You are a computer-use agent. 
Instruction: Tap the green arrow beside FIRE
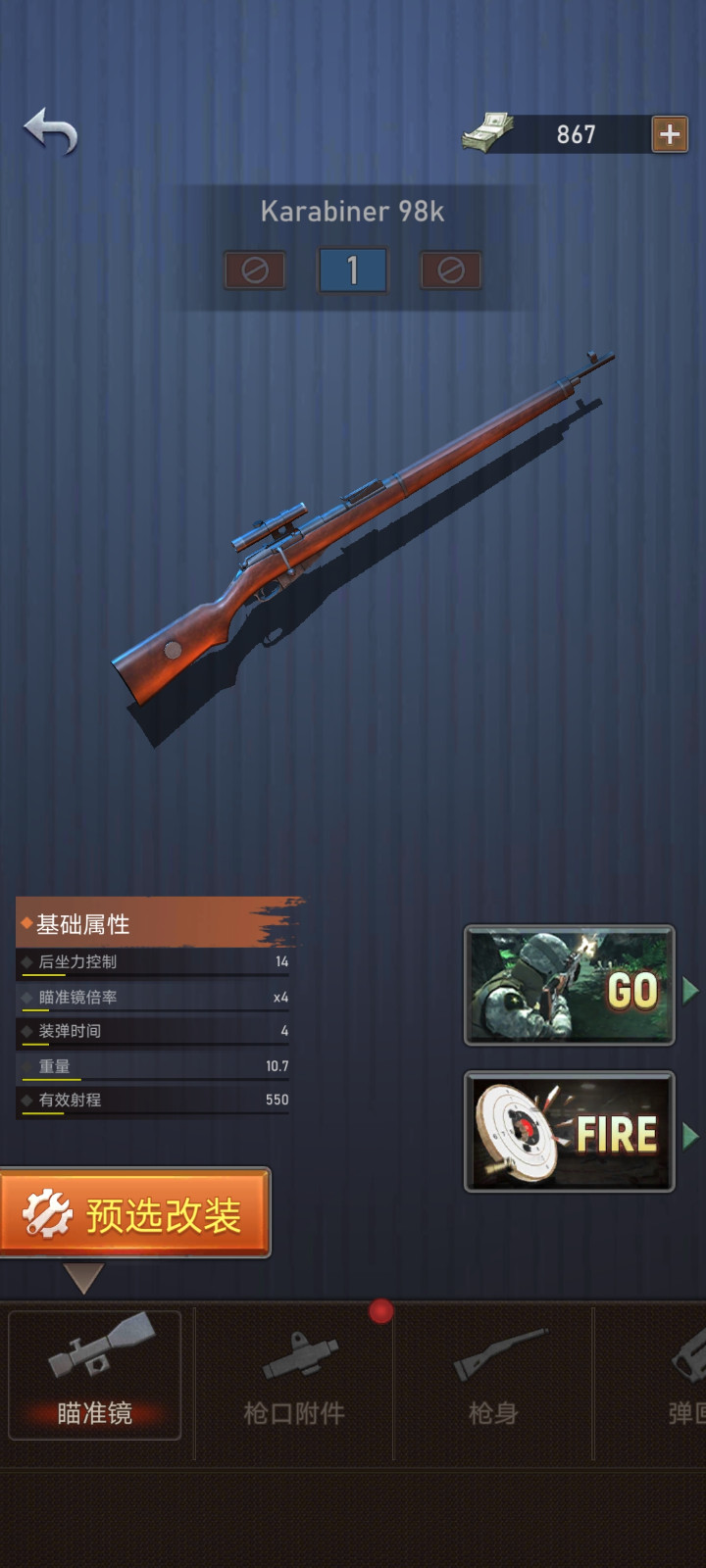click(690, 1136)
